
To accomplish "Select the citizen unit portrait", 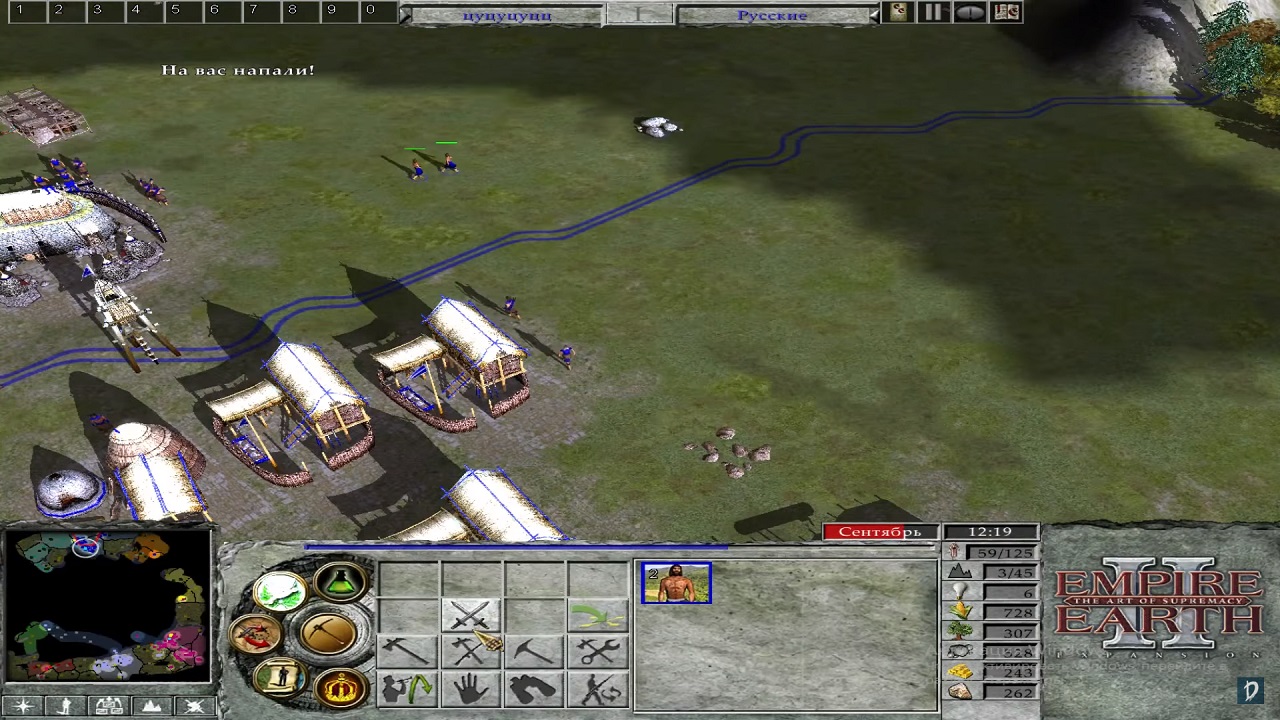I will [676, 584].
